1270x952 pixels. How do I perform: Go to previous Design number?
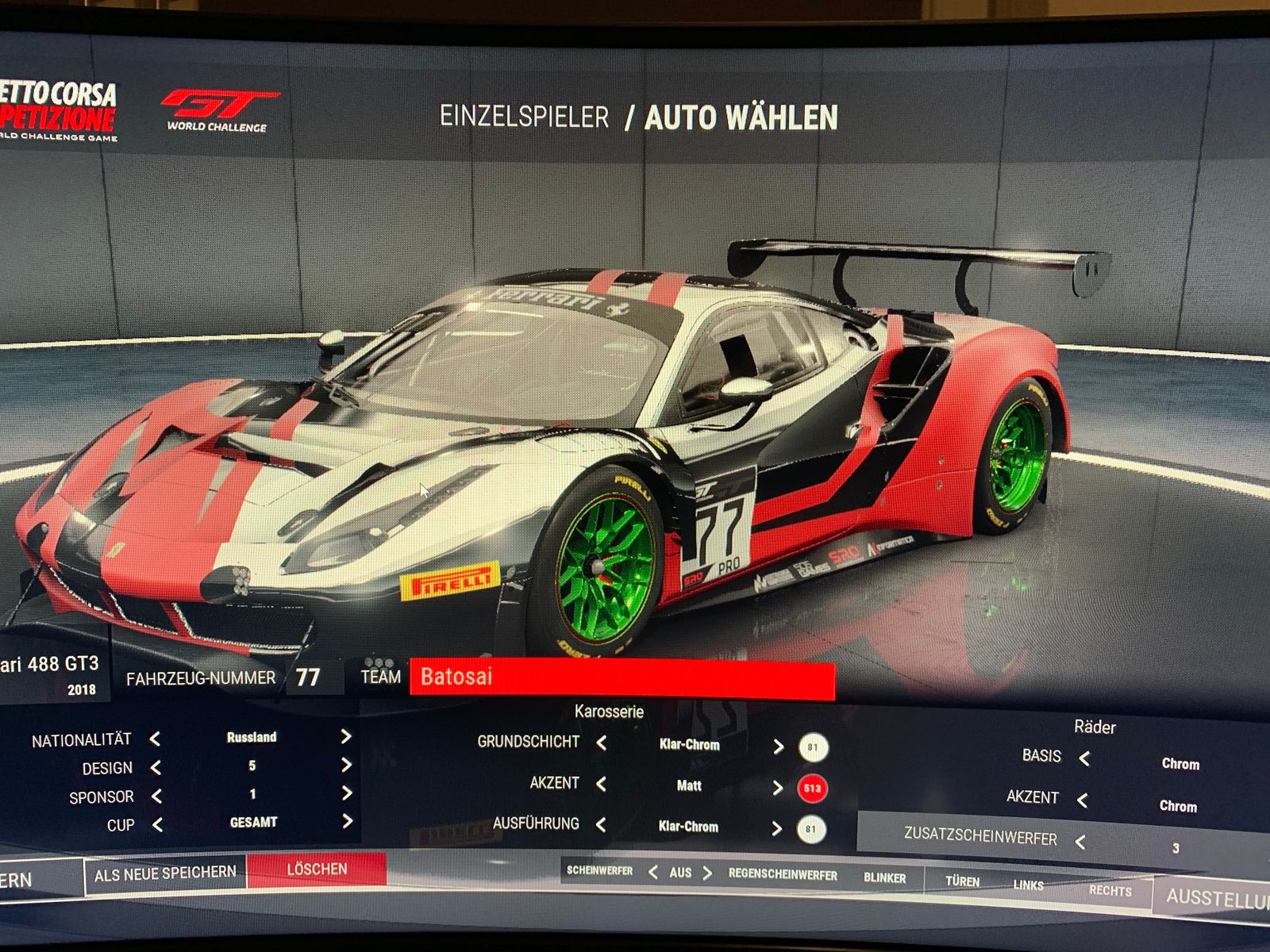pos(156,767)
